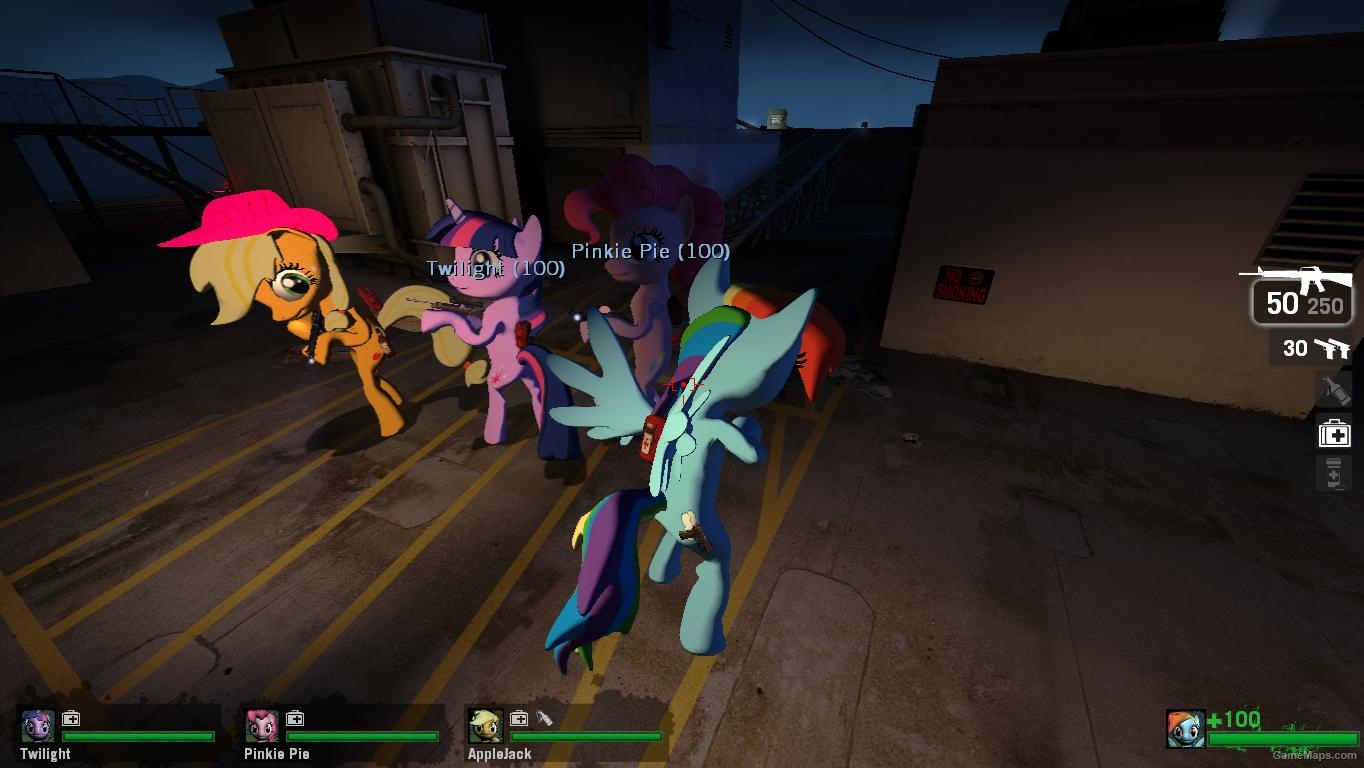Screen dimensions: 1364x768
Task: Click the floating 'Pinkie Pie (100)' name tag
Action: point(650,252)
